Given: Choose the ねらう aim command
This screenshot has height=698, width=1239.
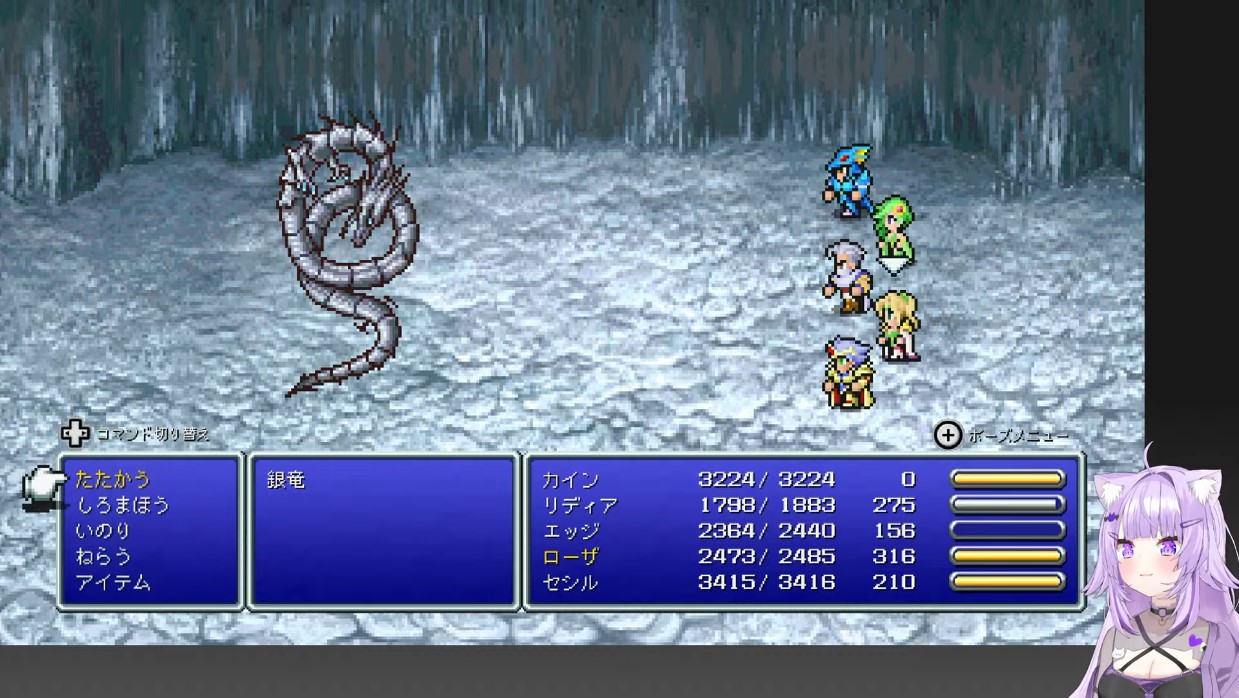Looking at the screenshot, I should [x=103, y=556].
